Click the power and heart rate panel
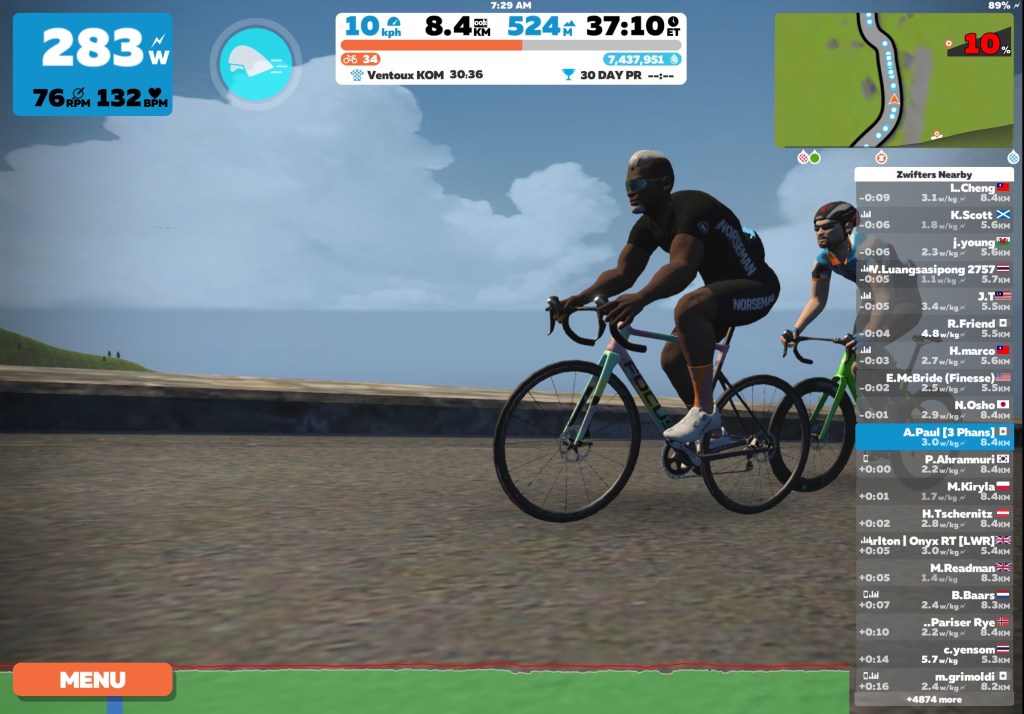 tap(92, 64)
